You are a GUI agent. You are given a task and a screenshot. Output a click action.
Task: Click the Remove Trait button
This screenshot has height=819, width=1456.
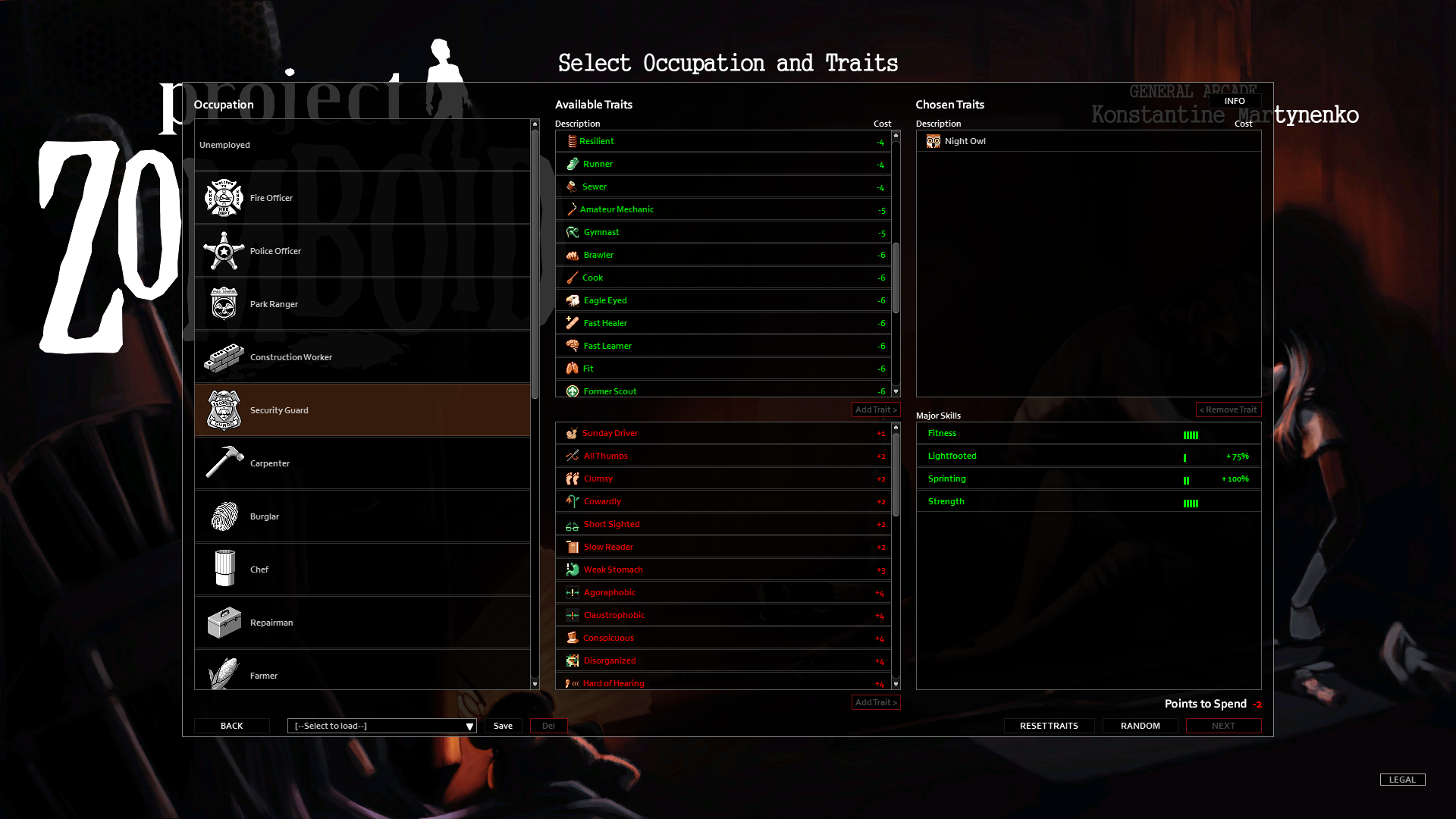[x=1228, y=409]
